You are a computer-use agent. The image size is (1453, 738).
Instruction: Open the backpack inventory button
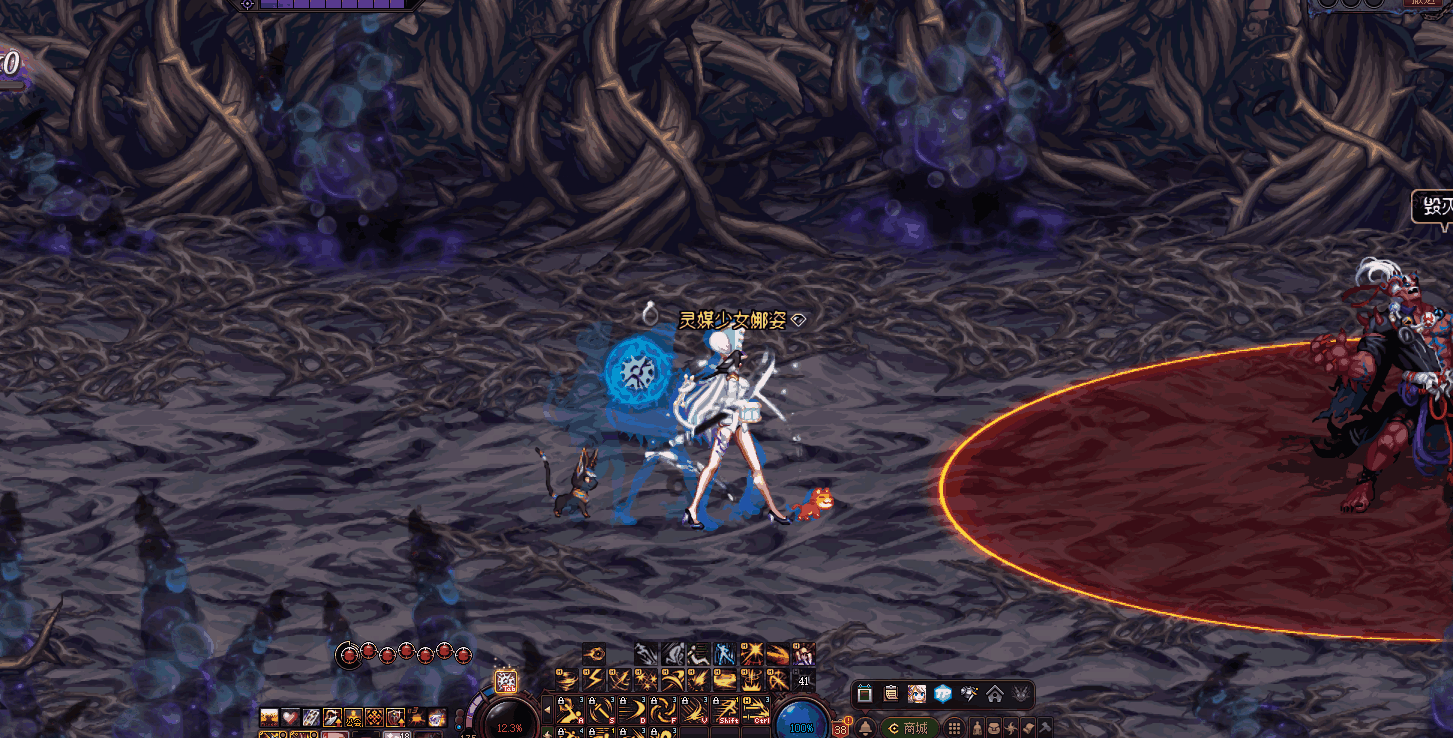coord(996,728)
